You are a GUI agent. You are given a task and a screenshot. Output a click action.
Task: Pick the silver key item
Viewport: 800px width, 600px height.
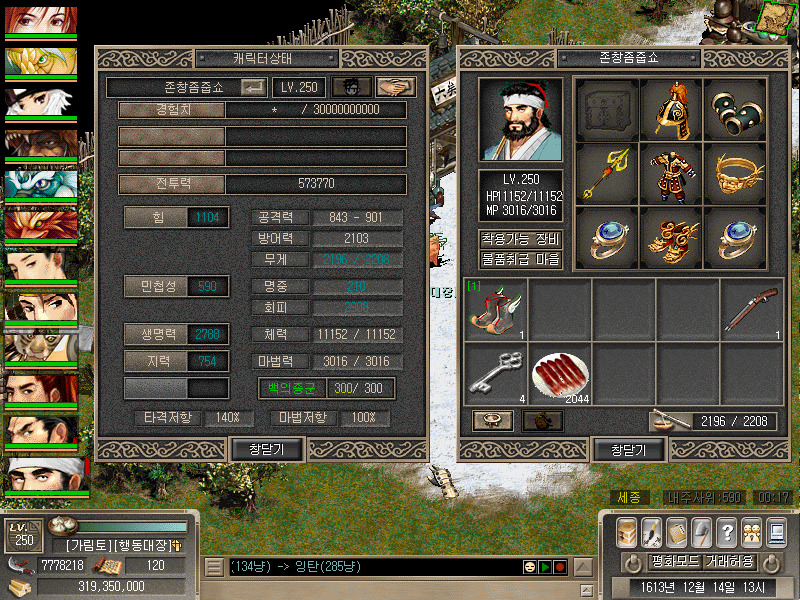(495, 373)
